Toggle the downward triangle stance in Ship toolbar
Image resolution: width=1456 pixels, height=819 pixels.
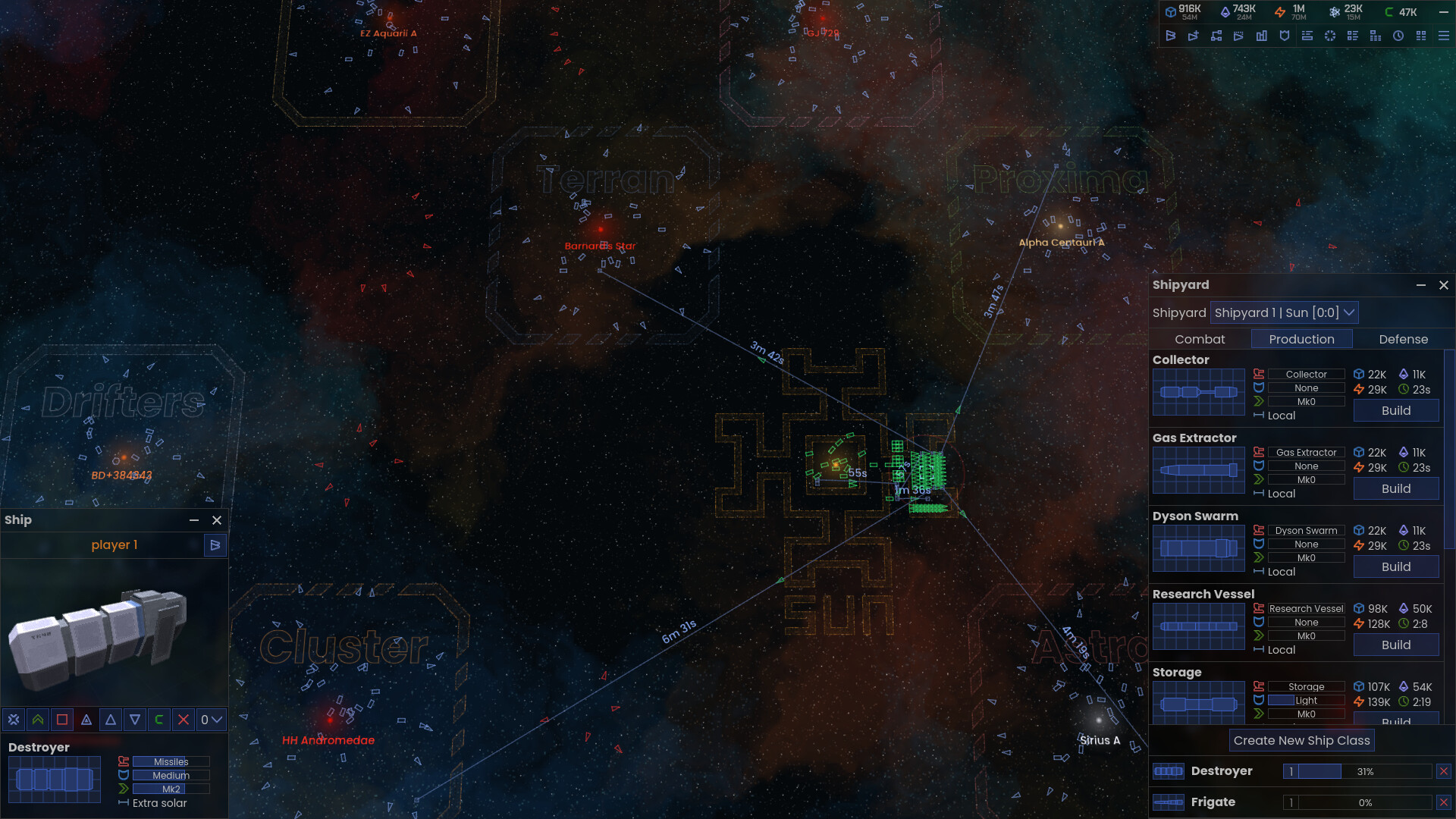[x=134, y=719]
